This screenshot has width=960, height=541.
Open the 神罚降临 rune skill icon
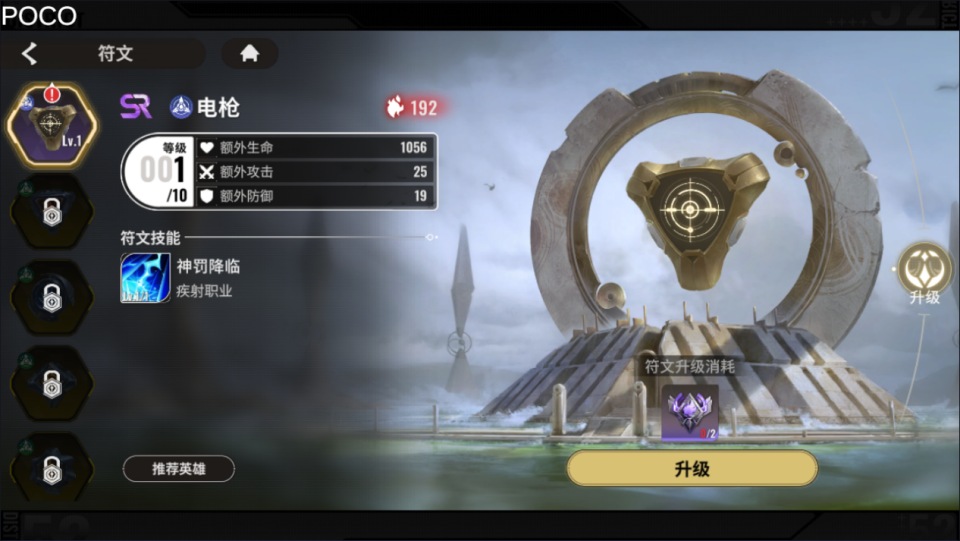(x=145, y=277)
